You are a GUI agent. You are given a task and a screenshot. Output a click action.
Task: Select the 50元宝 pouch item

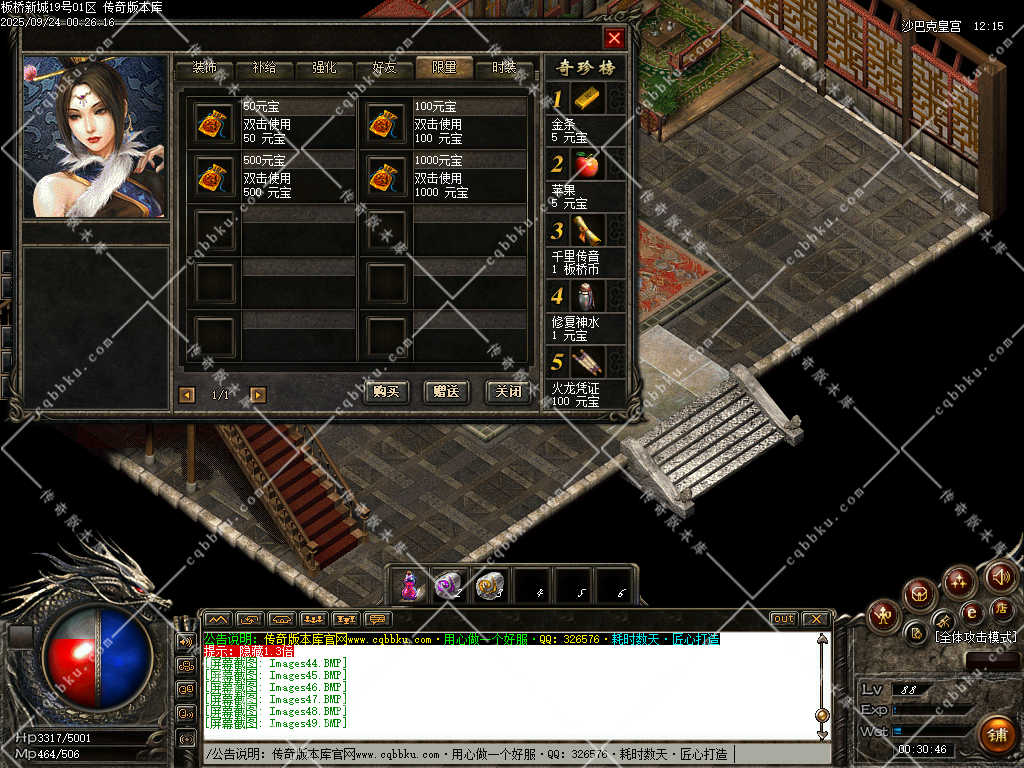coord(210,122)
